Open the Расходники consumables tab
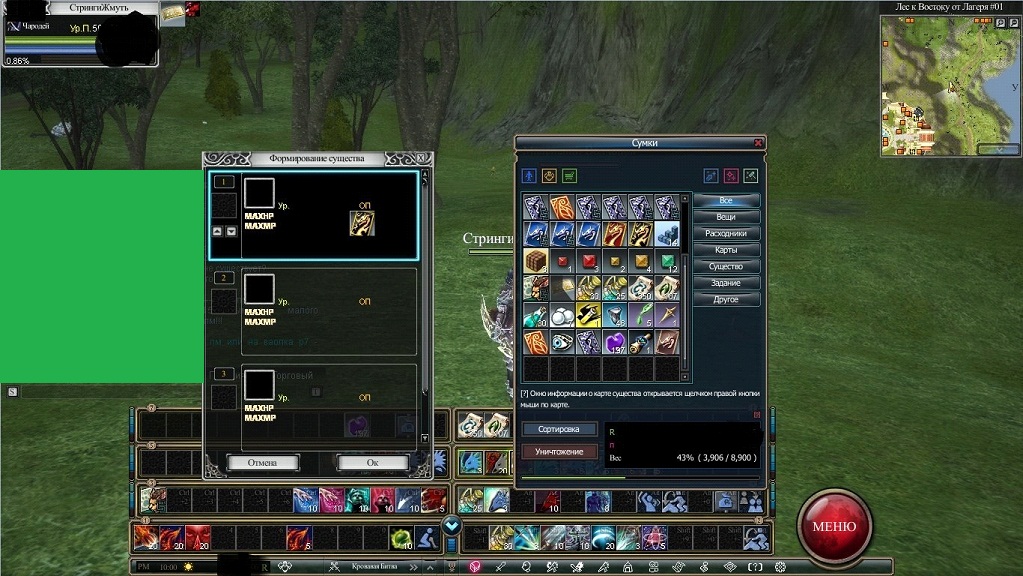 click(726, 233)
